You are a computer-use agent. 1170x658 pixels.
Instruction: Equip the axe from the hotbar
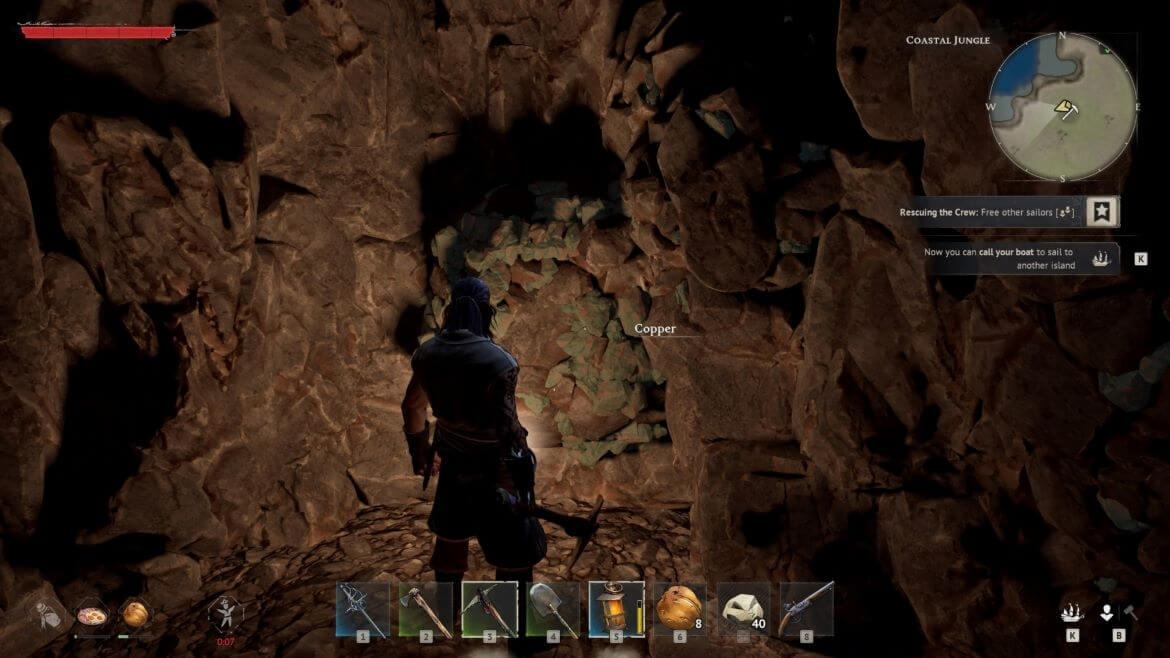click(x=425, y=609)
